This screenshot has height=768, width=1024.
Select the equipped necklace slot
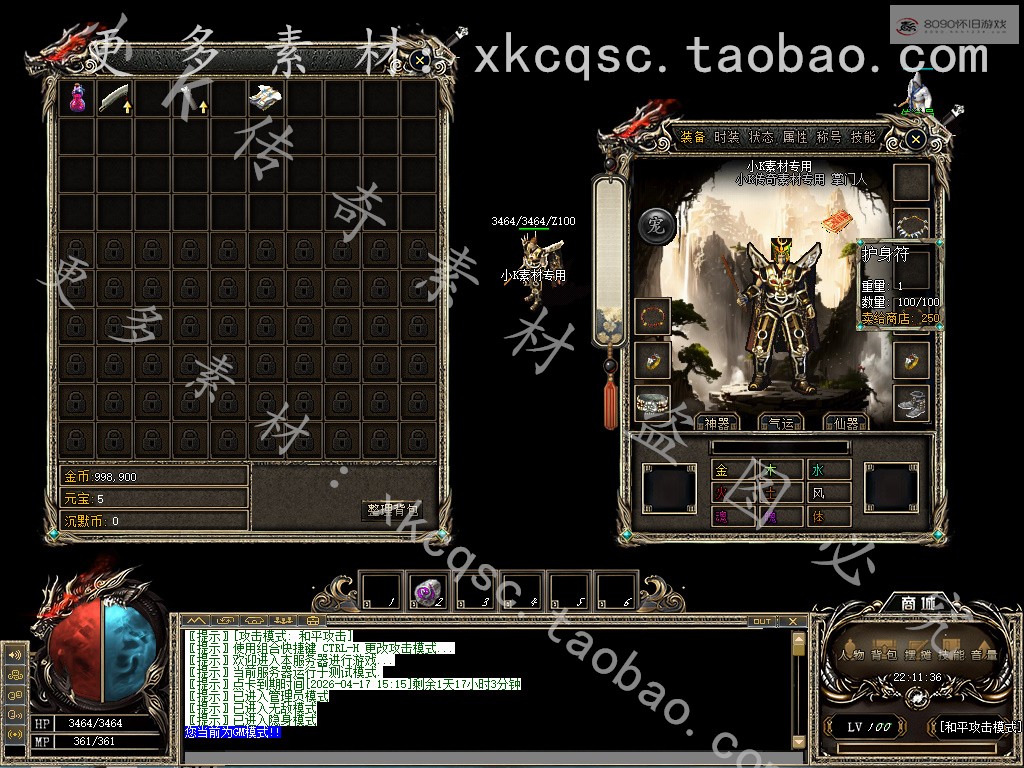click(x=911, y=224)
